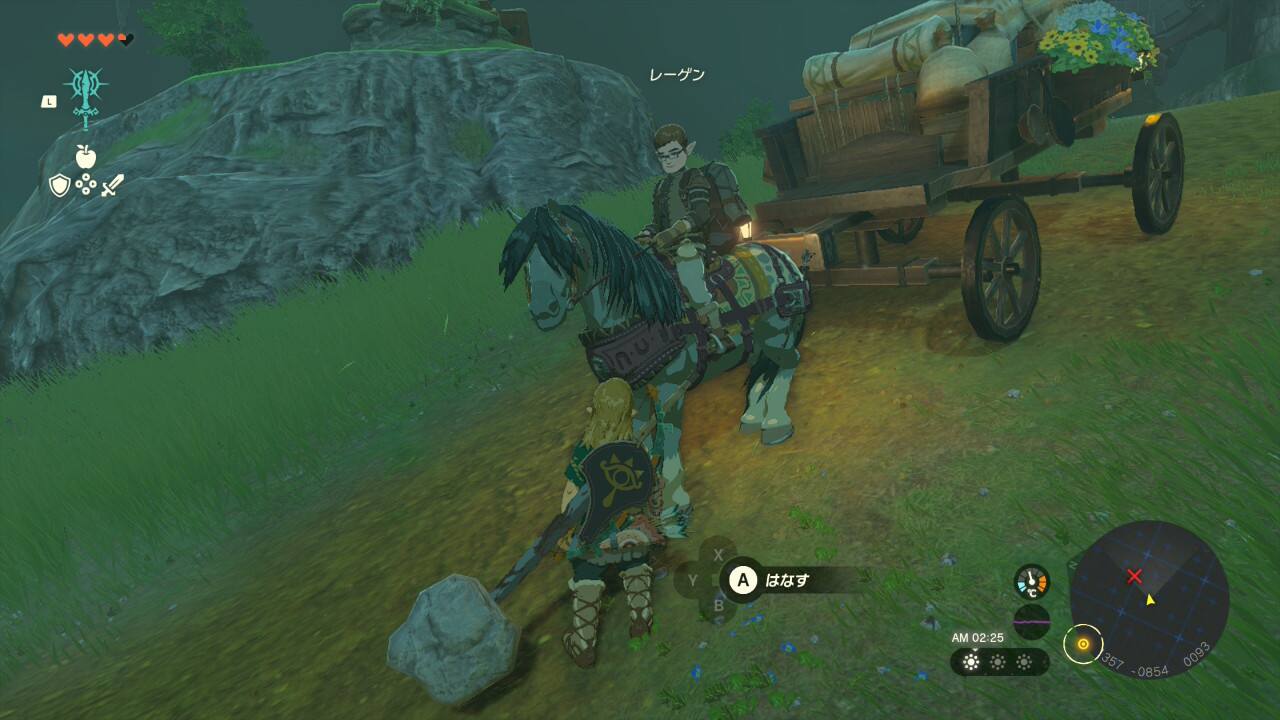Check the temperature gauge icon

(x=1031, y=582)
